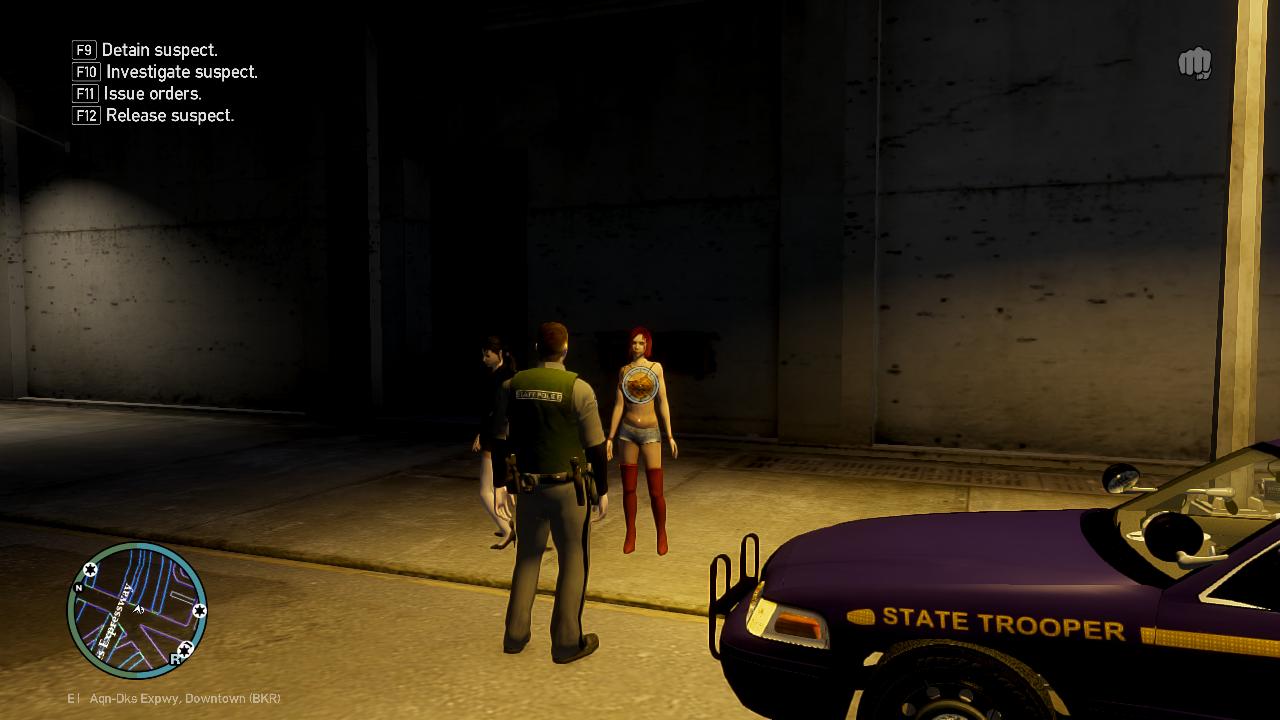Viewport: 1280px width, 720px height.
Task: Click the lower-right star blip on minimap
Action: click(x=185, y=649)
